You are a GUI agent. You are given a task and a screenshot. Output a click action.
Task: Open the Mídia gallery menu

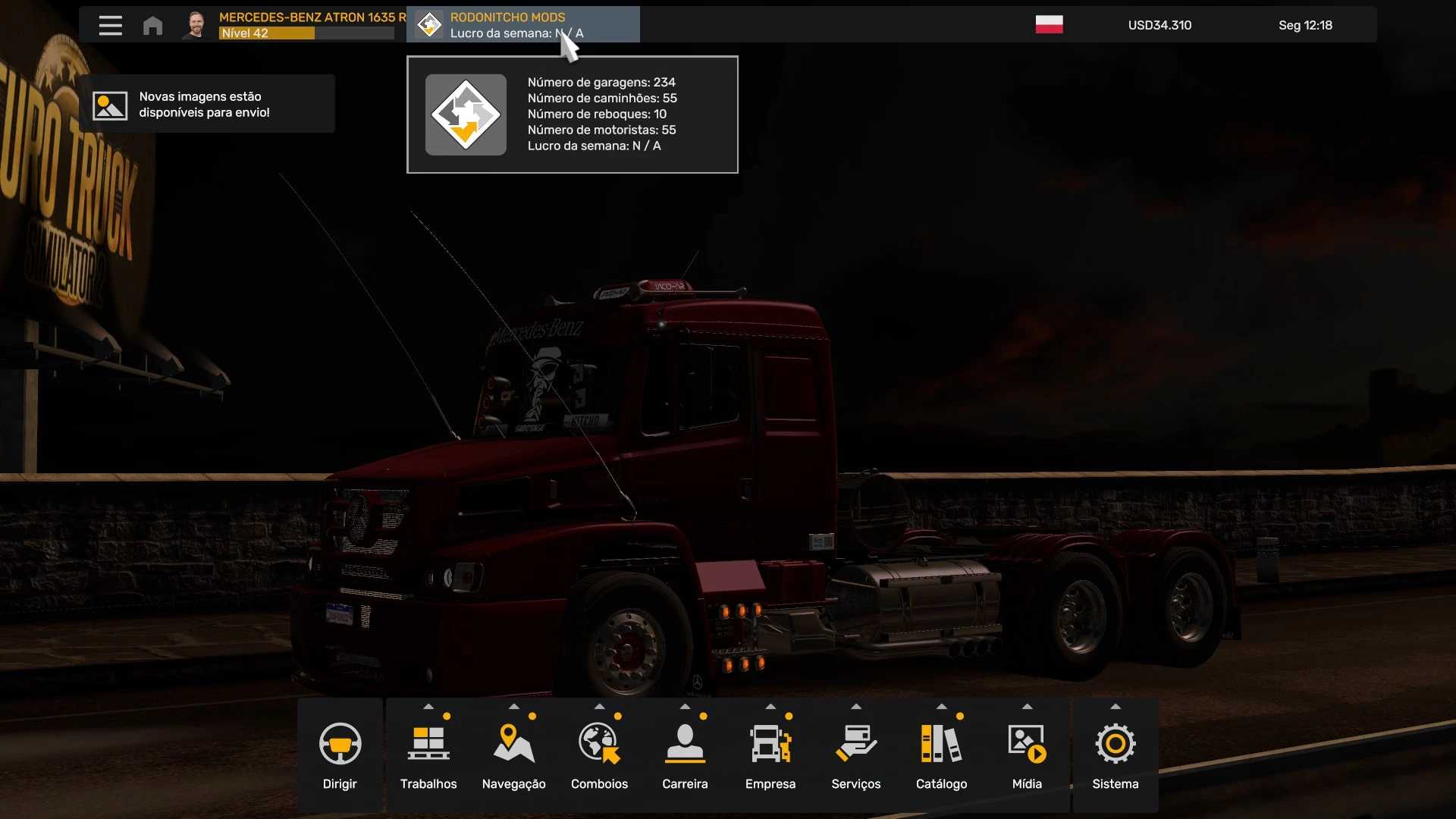point(1027,755)
